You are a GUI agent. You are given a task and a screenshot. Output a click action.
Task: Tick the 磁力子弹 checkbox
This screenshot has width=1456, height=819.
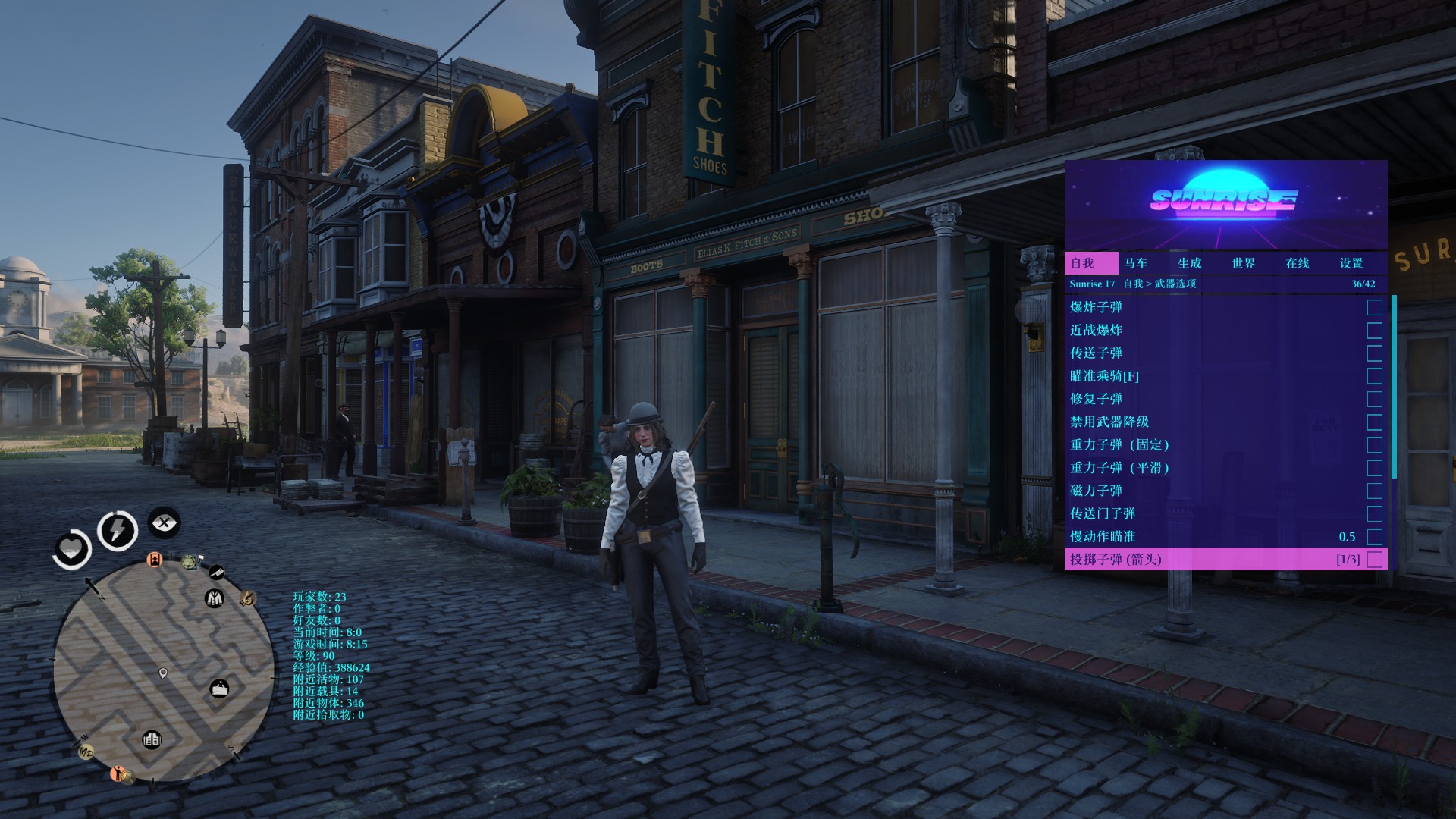coord(1374,491)
